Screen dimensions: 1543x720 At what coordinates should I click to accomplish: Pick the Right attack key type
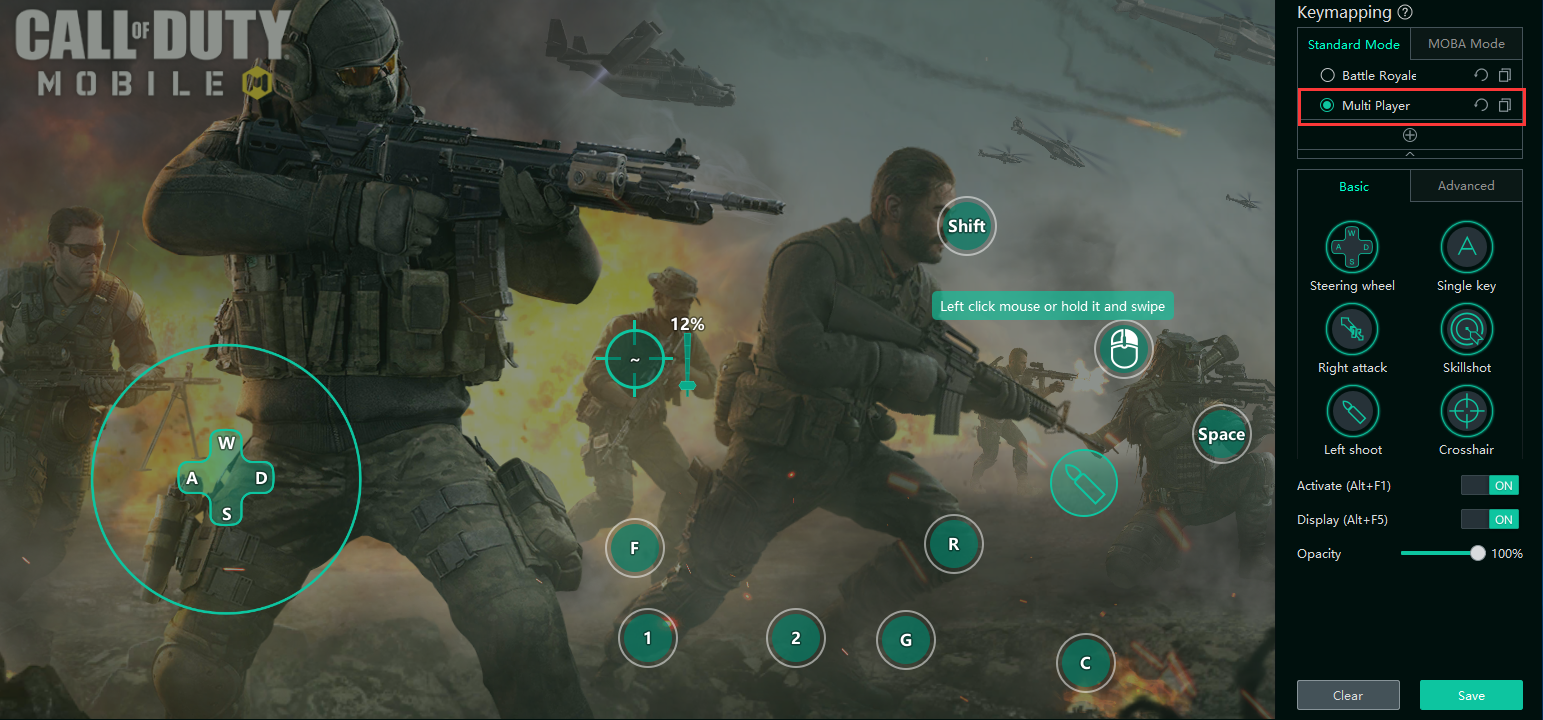point(1352,329)
